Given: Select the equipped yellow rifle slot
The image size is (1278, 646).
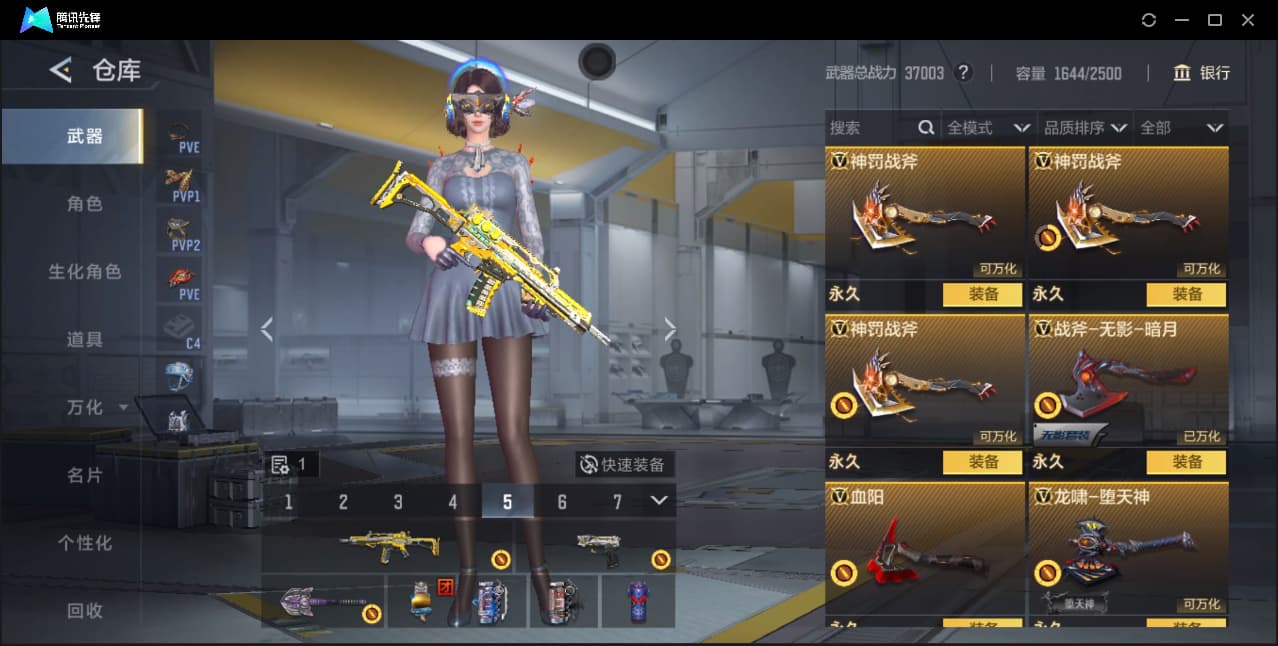Looking at the screenshot, I should coord(390,546).
